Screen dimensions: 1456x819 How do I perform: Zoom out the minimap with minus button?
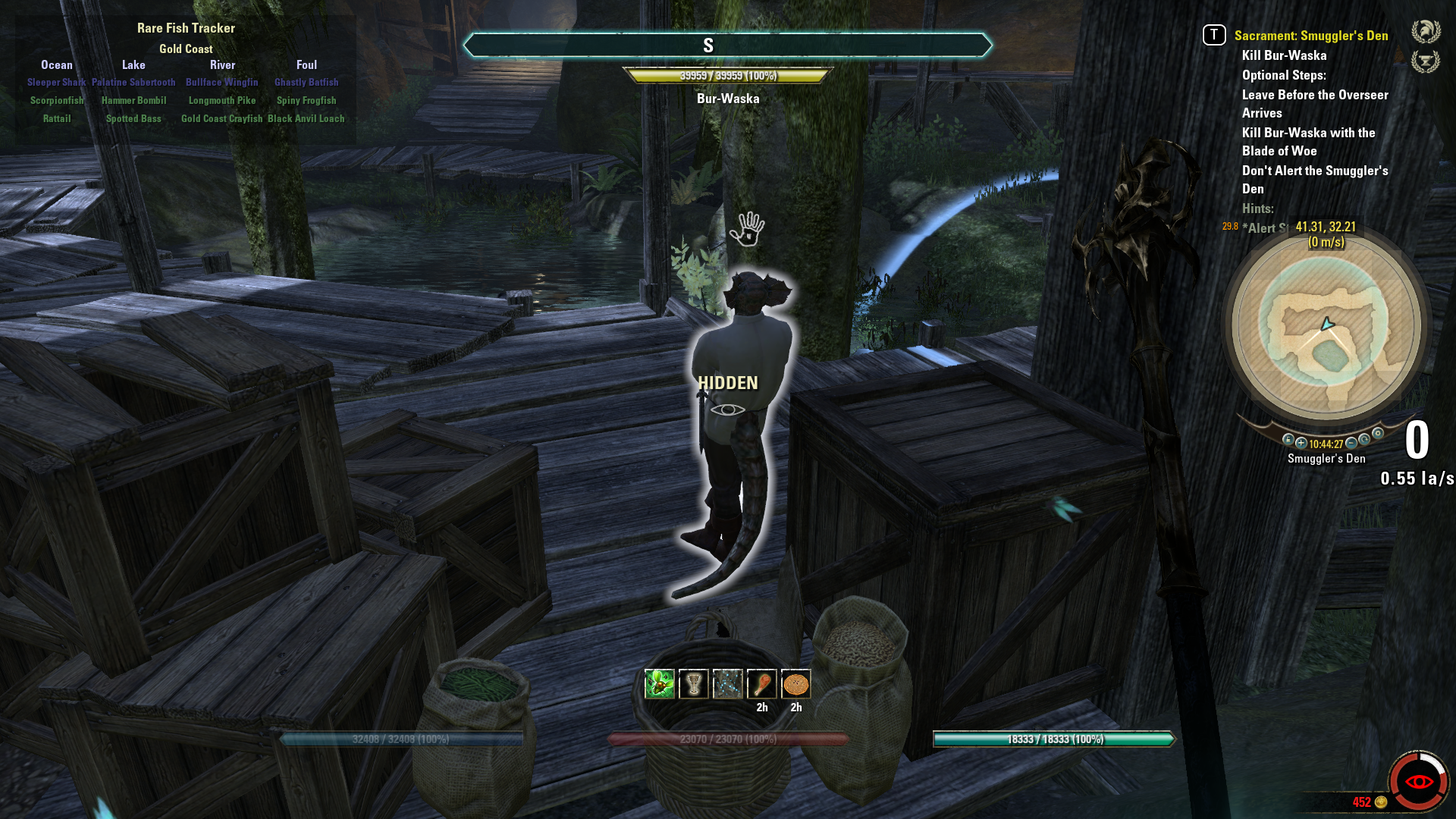[1351, 443]
